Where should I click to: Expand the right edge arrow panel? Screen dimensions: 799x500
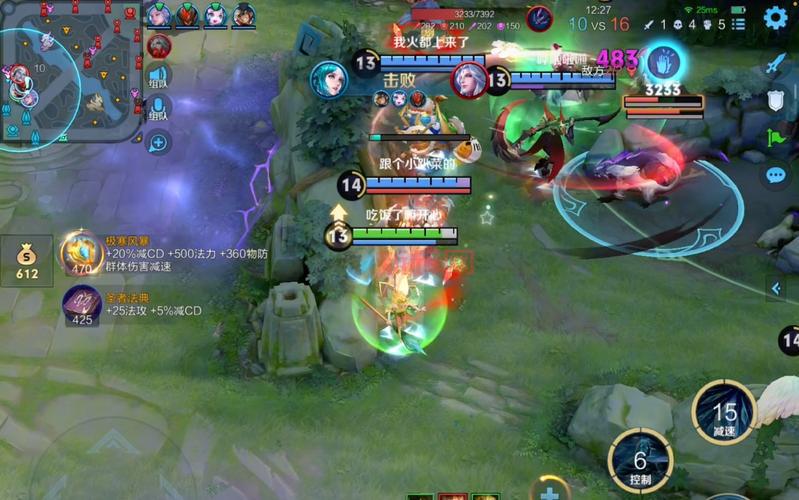[x=777, y=289]
